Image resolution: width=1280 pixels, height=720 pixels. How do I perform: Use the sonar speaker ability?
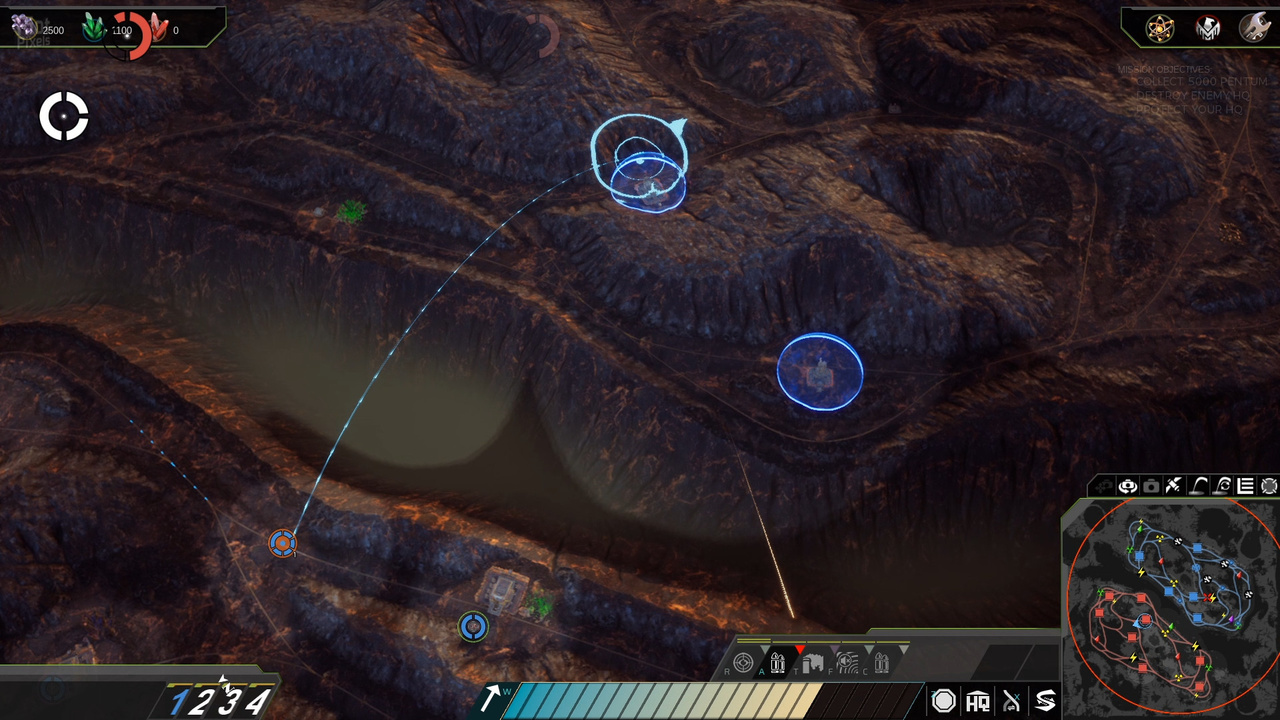pyautogui.click(x=847, y=662)
